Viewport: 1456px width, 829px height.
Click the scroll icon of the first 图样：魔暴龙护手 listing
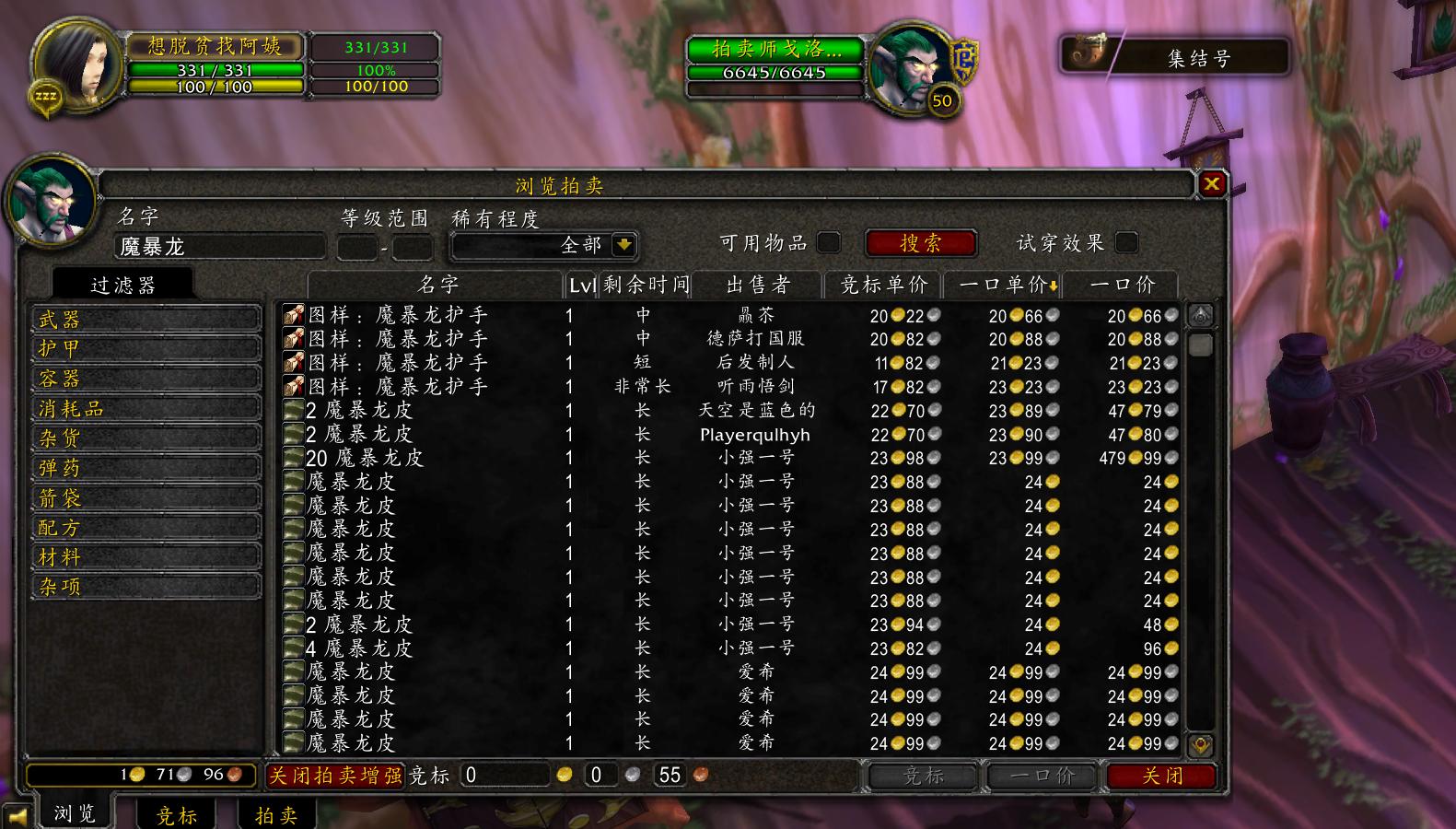[293, 314]
